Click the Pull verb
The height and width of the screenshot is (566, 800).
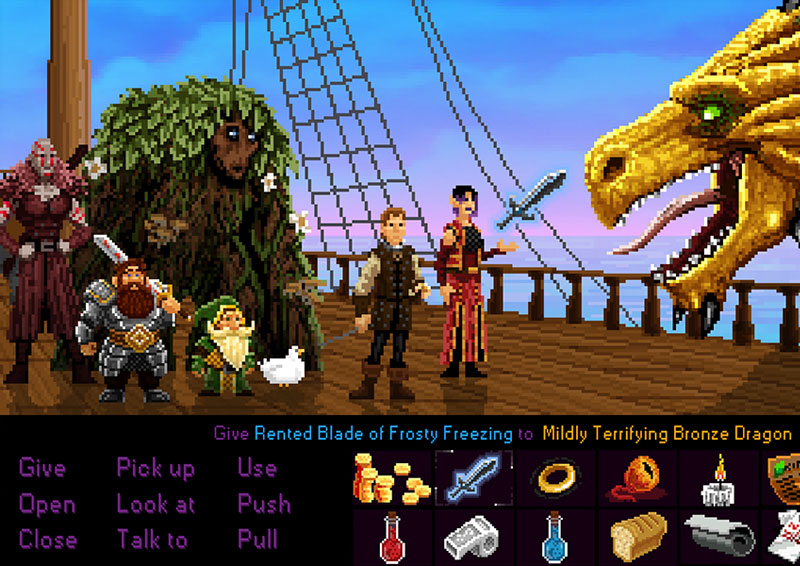click(x=258, y=540)
